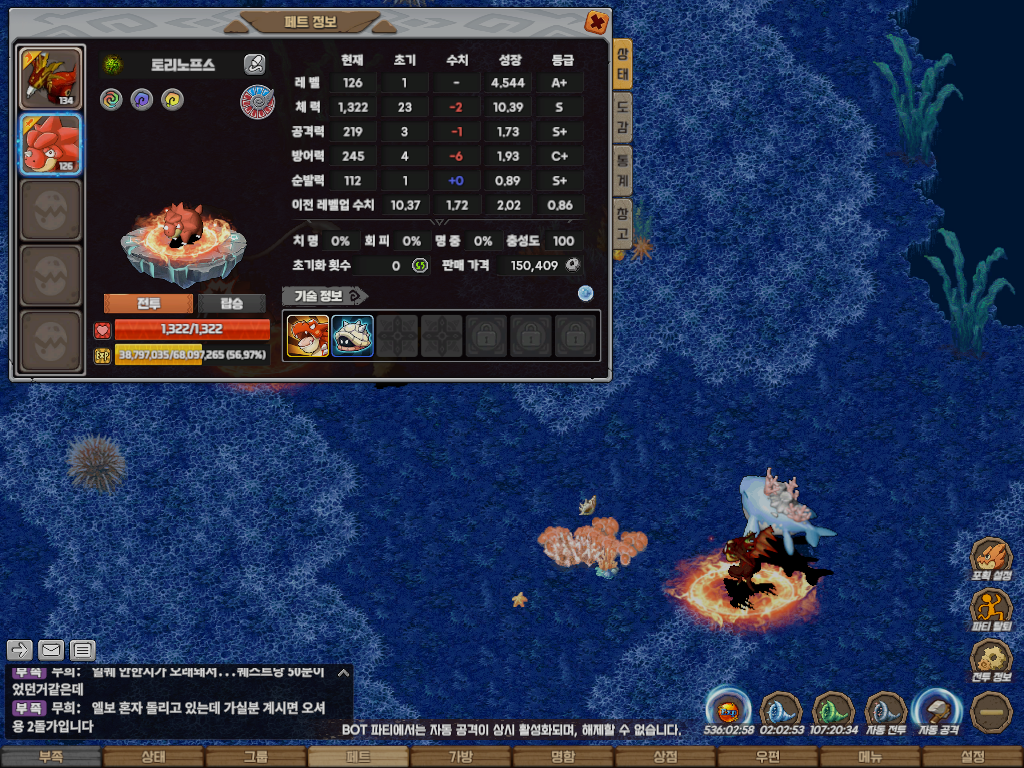Open the mail envelope icon above chat
This screenshot has height=768, width=1024.
[51, 650]
